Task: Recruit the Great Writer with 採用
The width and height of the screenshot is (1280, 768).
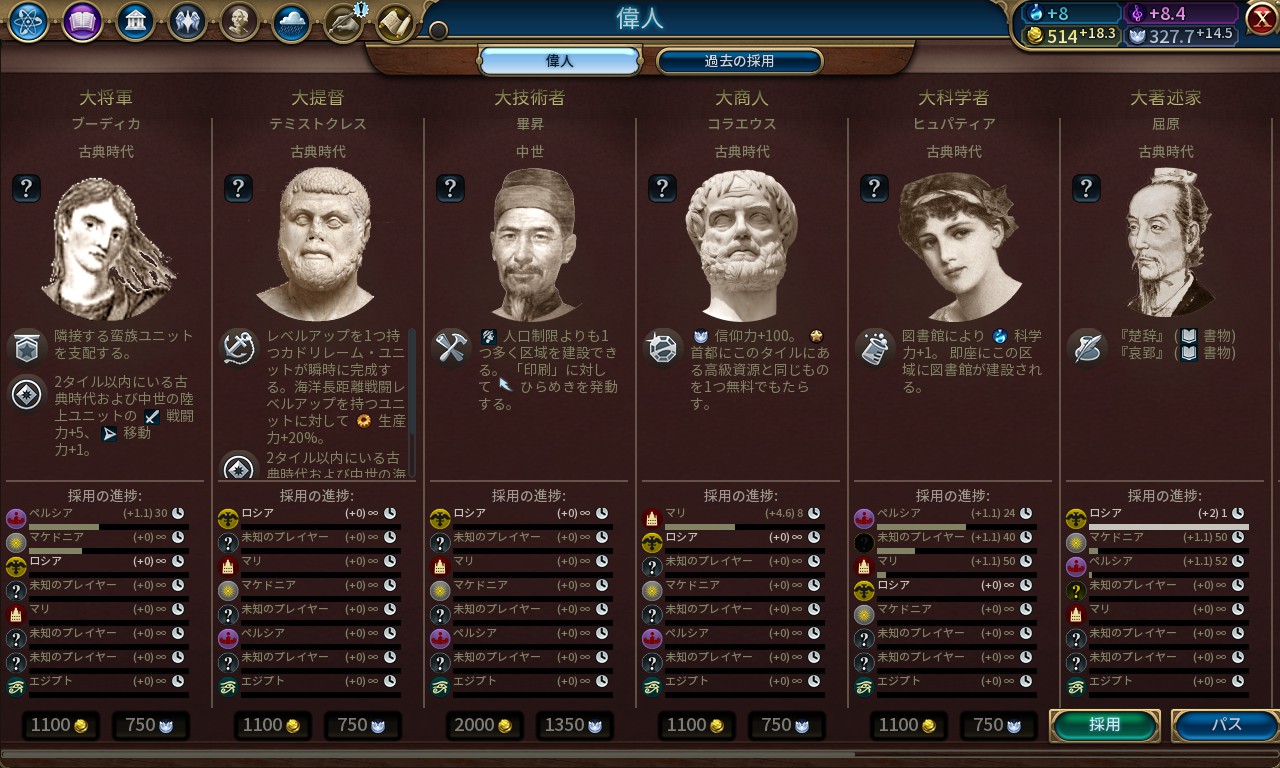Action: tap(1105, 725)
